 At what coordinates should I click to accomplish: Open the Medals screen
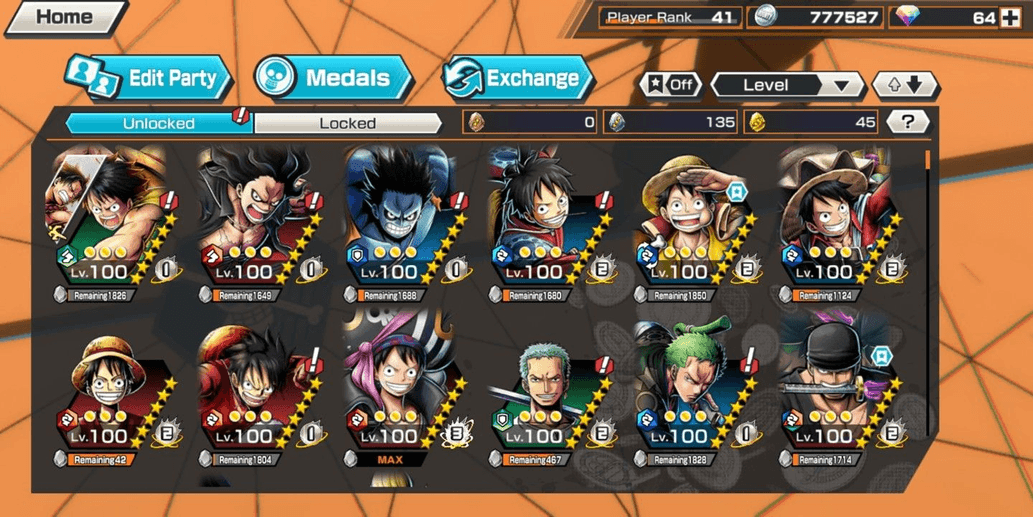pos(333,79)
